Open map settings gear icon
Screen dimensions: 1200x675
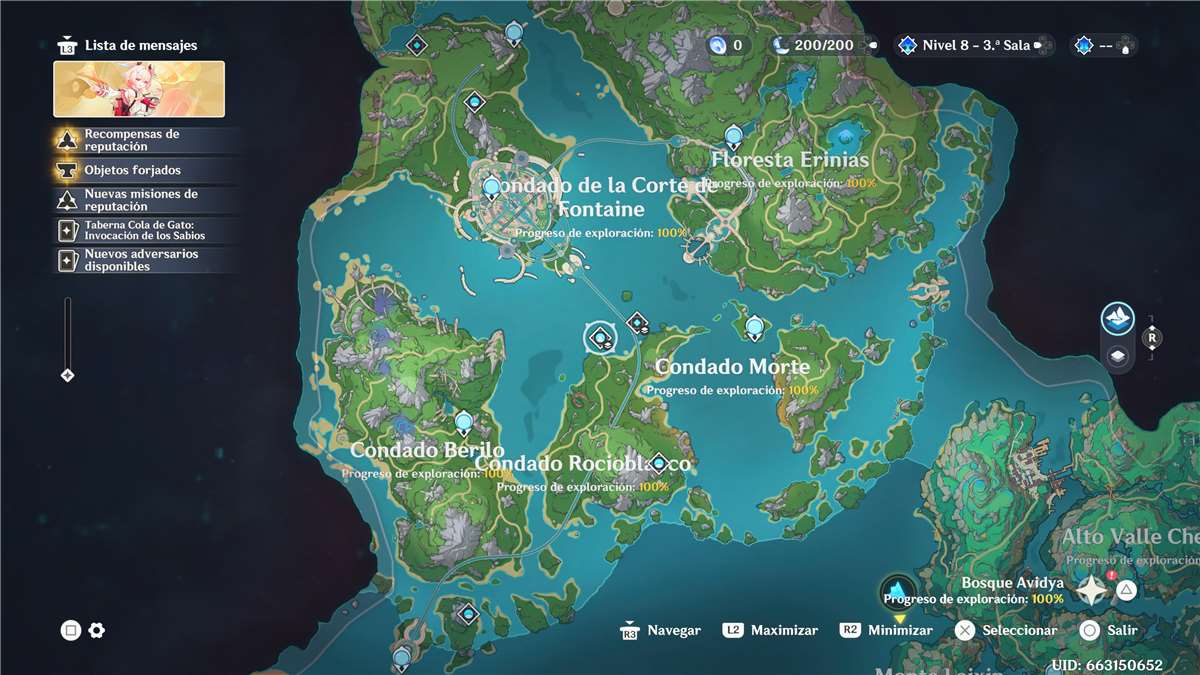click(x=97, y=630)
